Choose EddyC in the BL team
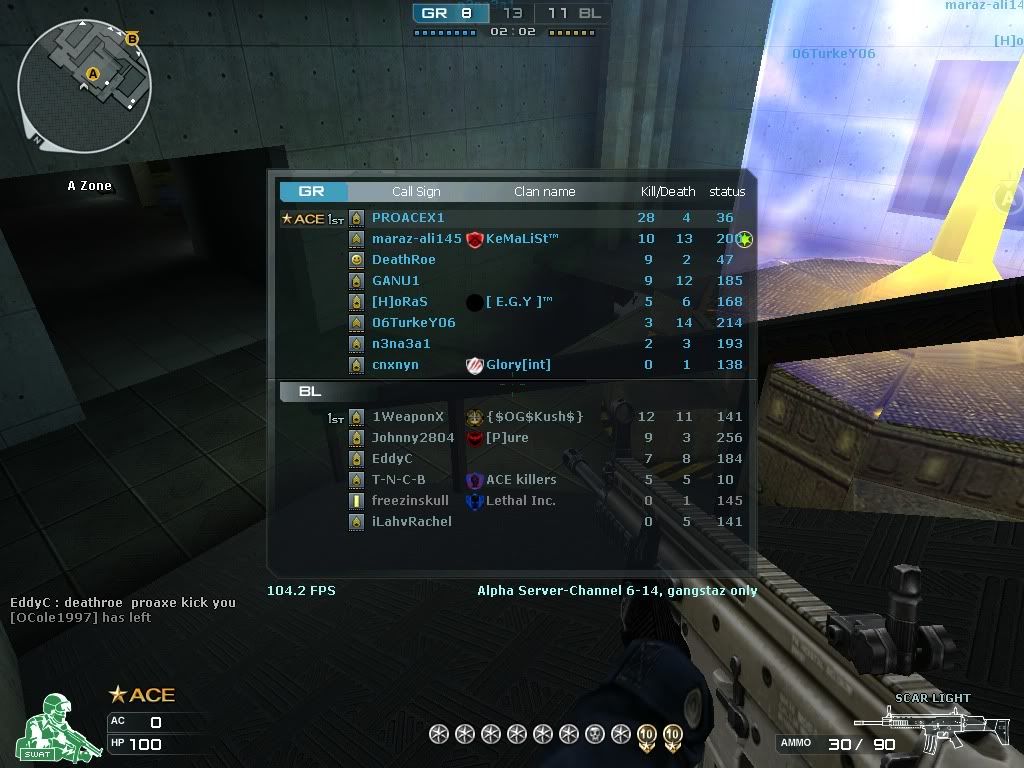The height and width of the screenshot is (768, 1024). point(392,459)
